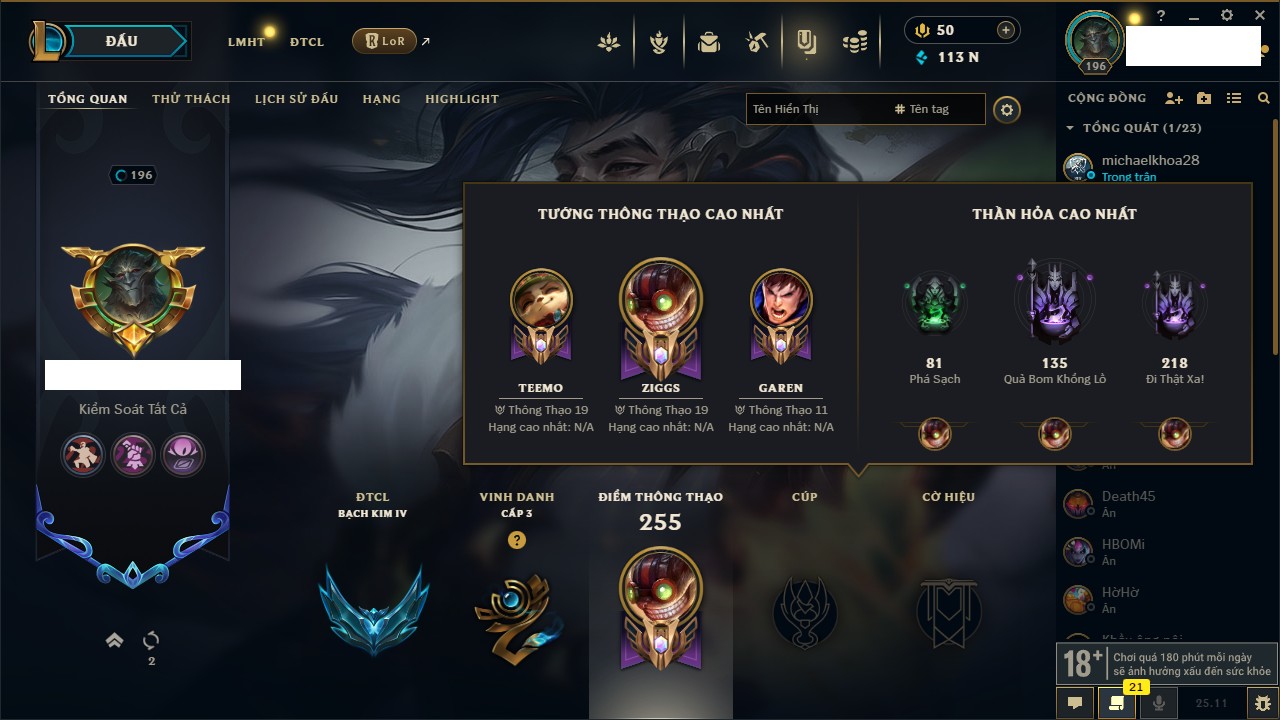Open the LMHT game tab
1280x720 pixels.
[x=246, y=42]
